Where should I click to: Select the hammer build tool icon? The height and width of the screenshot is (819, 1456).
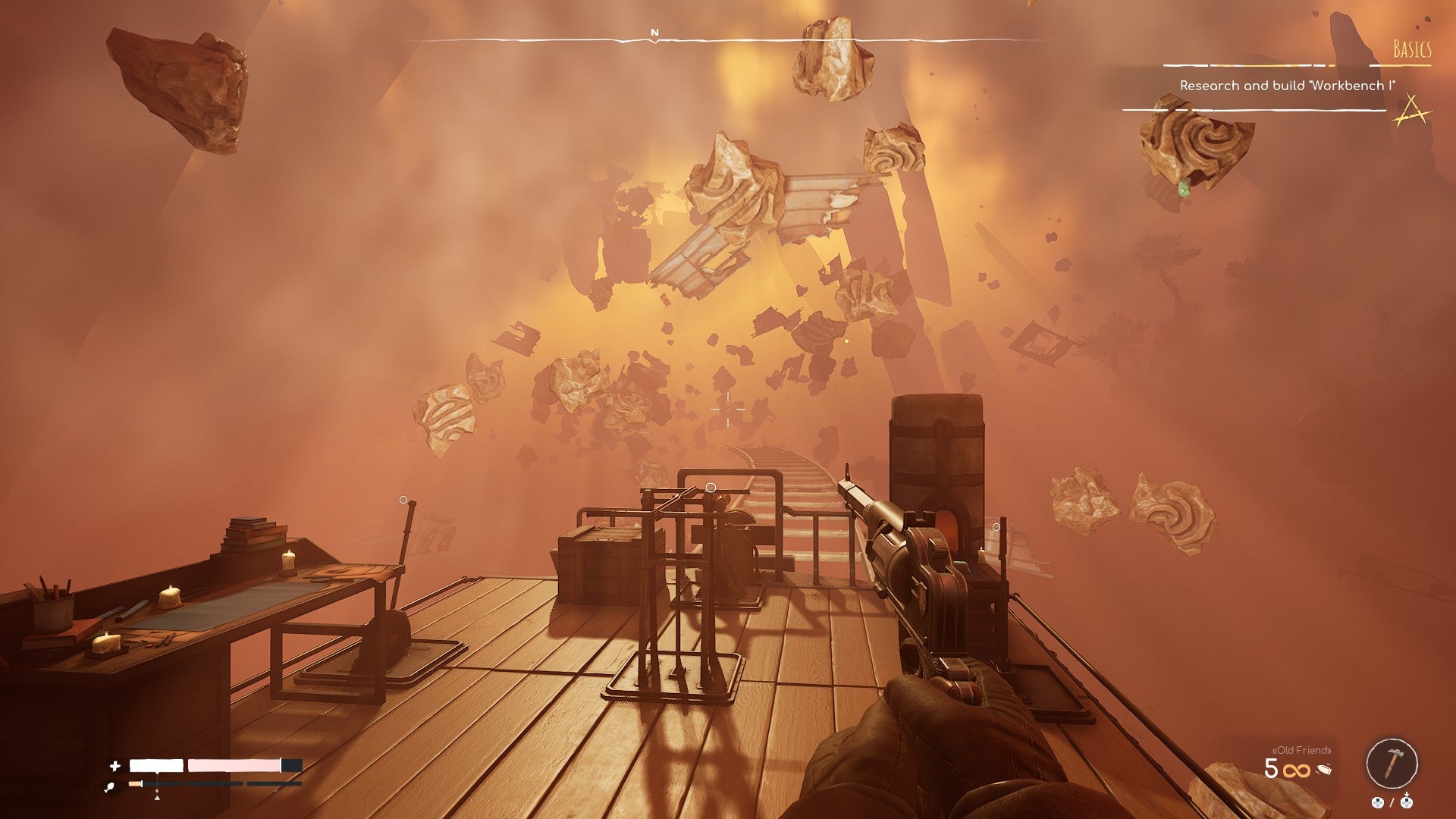(x=1393, y=763)
